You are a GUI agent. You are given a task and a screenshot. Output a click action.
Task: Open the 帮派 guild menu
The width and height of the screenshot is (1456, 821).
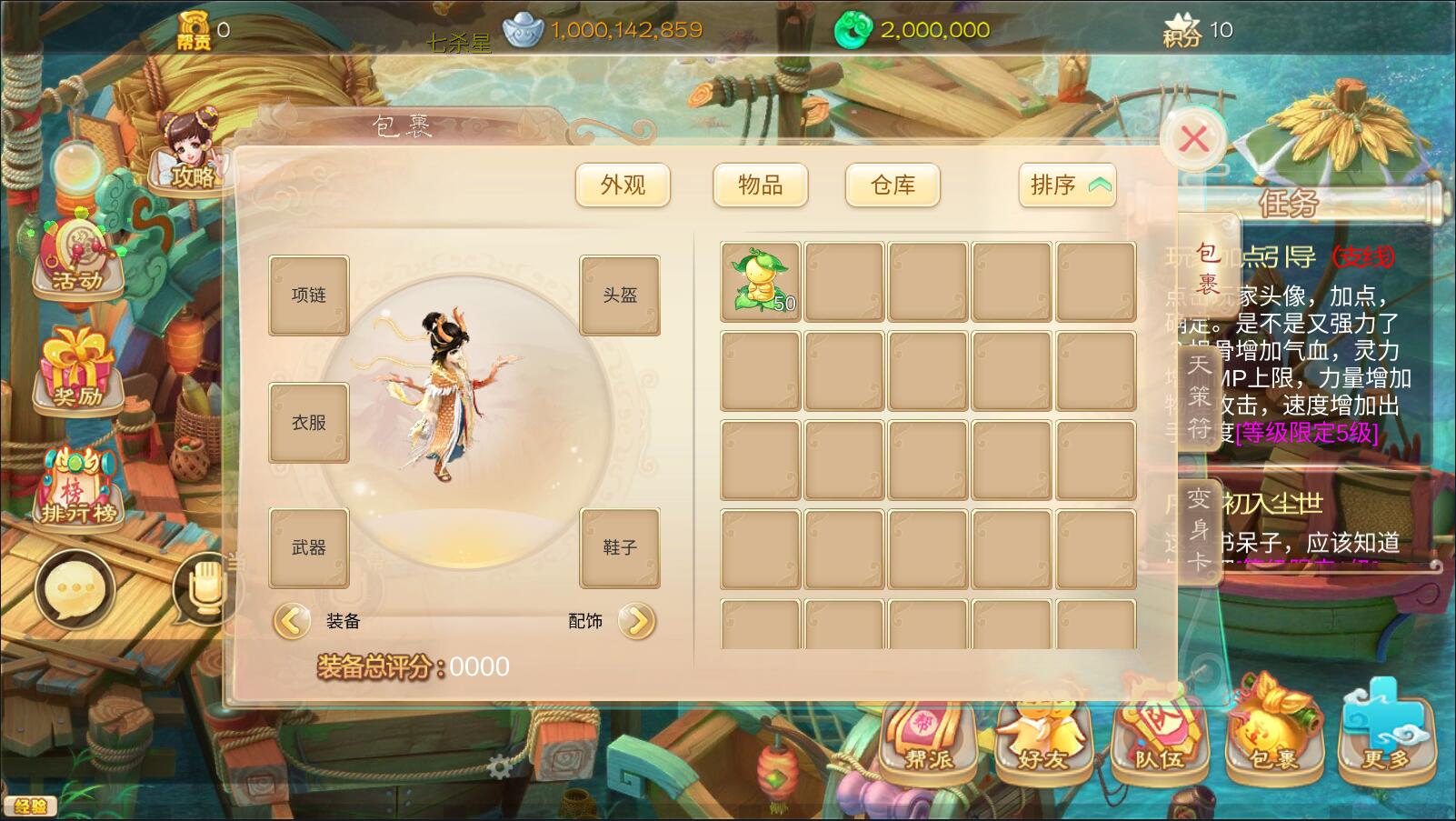click(x=928, y=737)
